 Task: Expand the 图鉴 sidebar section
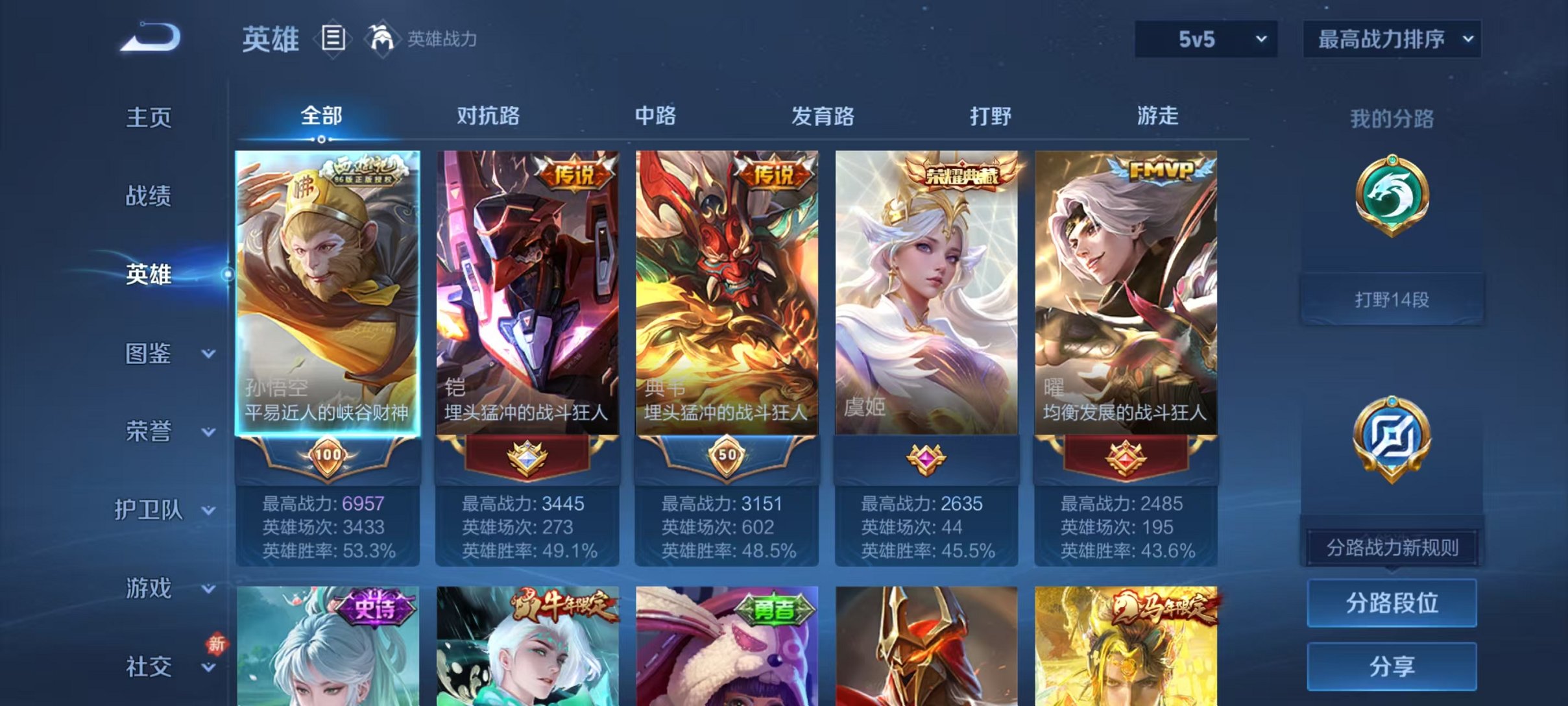point(149,354)
